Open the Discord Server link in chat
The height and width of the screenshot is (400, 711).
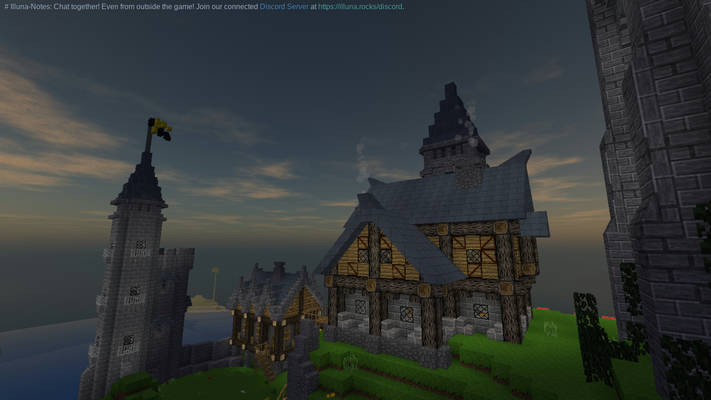click(283, 7)
